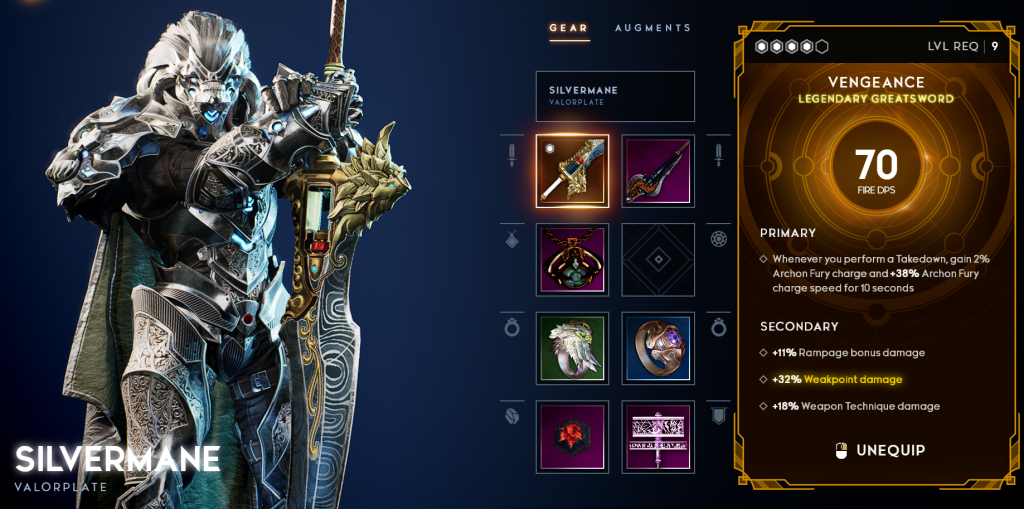This screenshot has width=1024, height=509.
Task: Pick the white feathered ring slot
Action: pyautogui.click(x=572, y=348)
